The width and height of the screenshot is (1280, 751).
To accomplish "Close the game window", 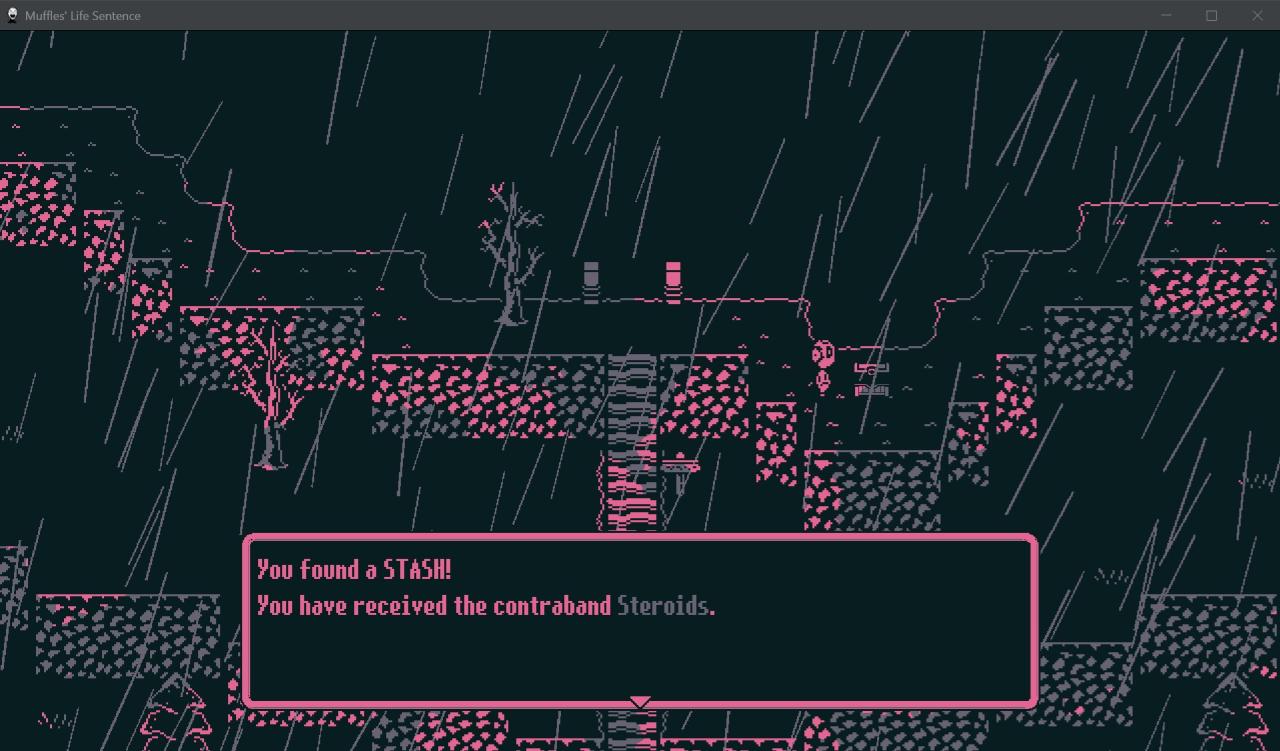I will point(1257,15).
